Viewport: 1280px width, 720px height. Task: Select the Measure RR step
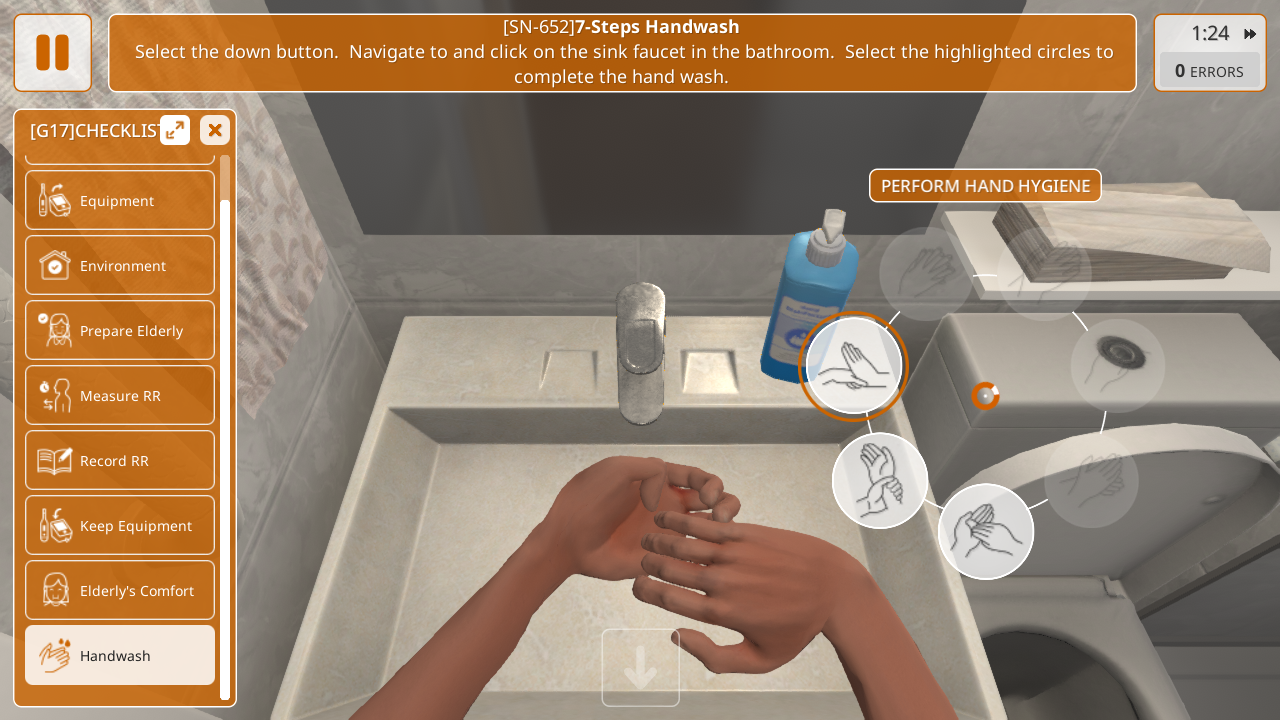120,395
